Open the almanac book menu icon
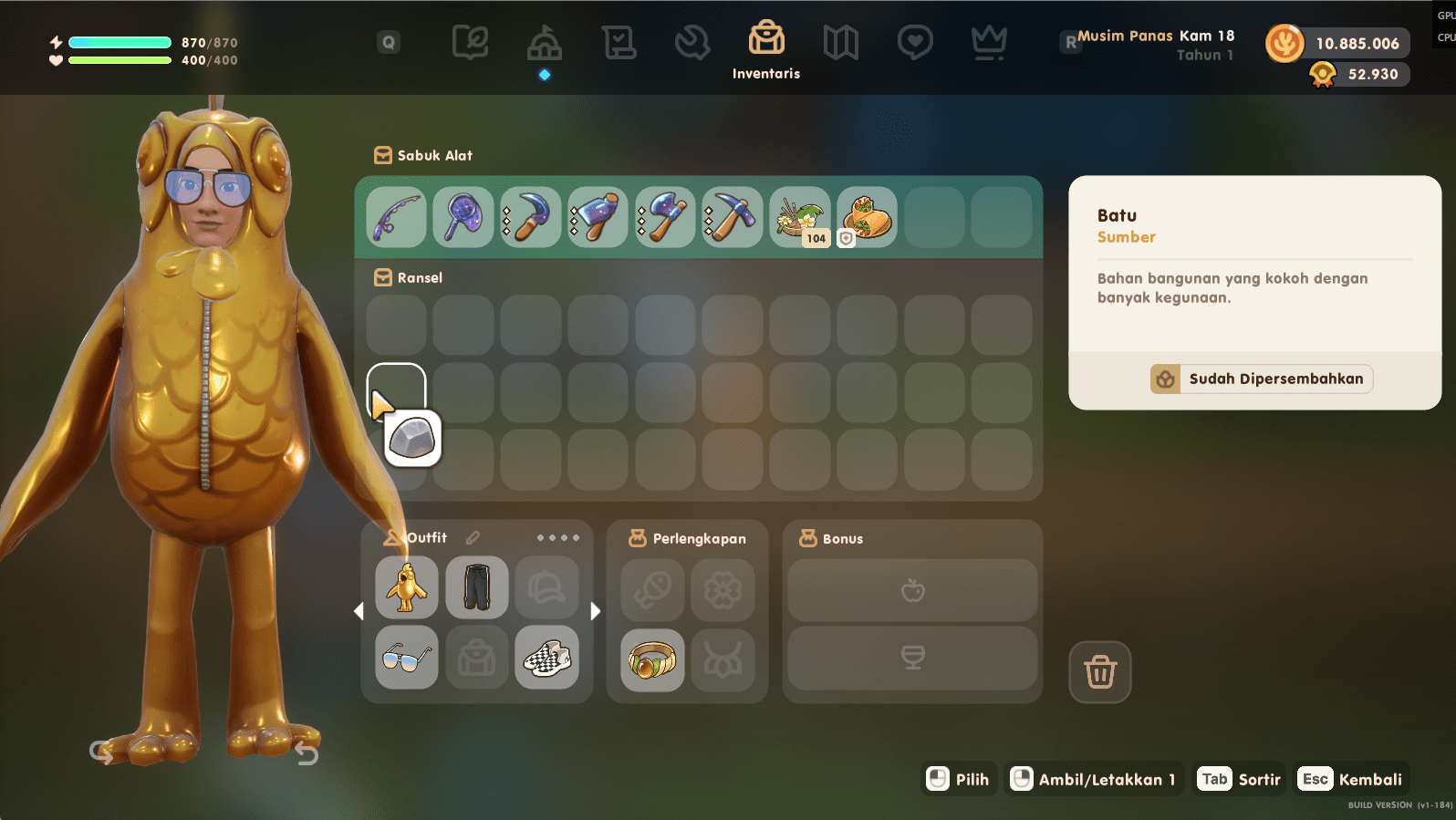Screen dimensions: 1456x820 coord(470,41)
